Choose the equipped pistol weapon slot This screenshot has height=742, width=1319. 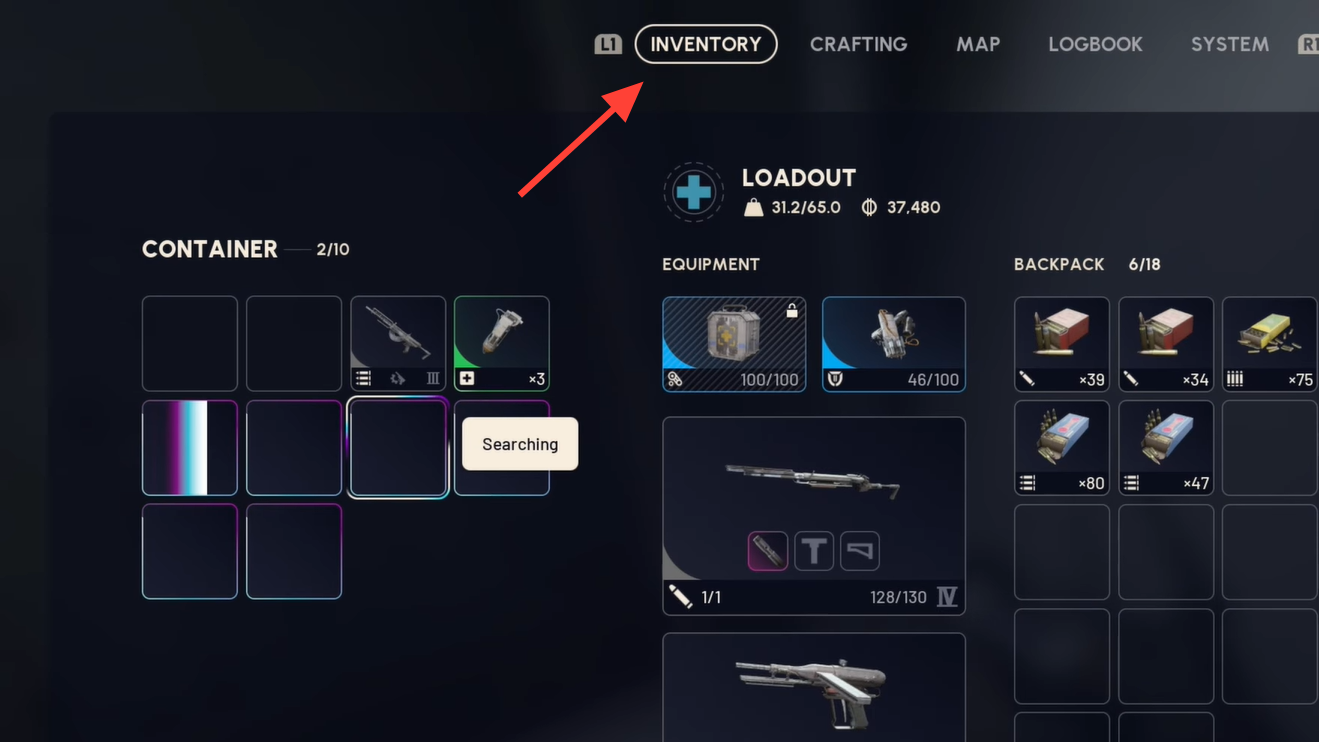(813, 687)
